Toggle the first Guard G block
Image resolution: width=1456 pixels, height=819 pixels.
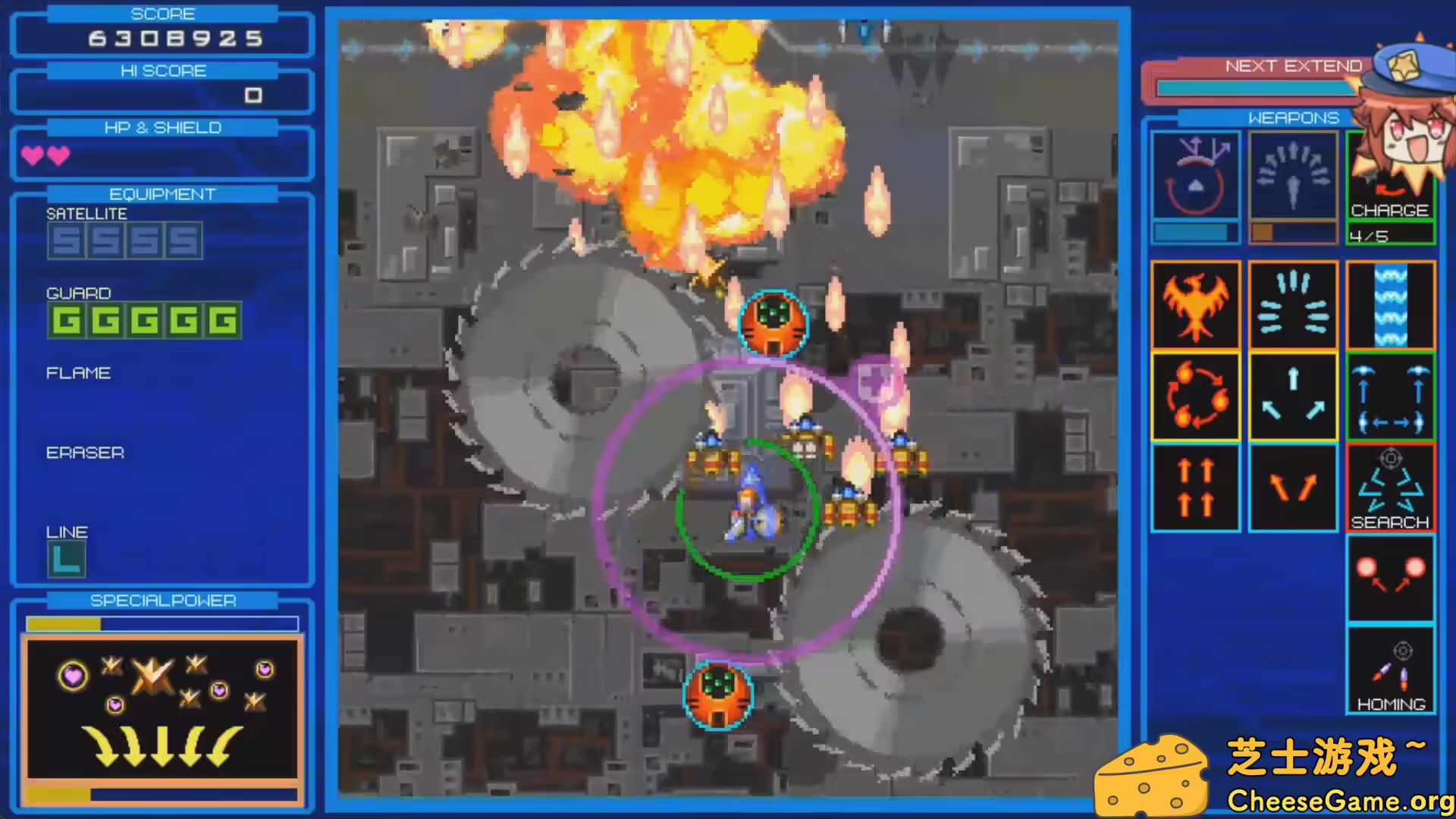[x=65, y=320]
